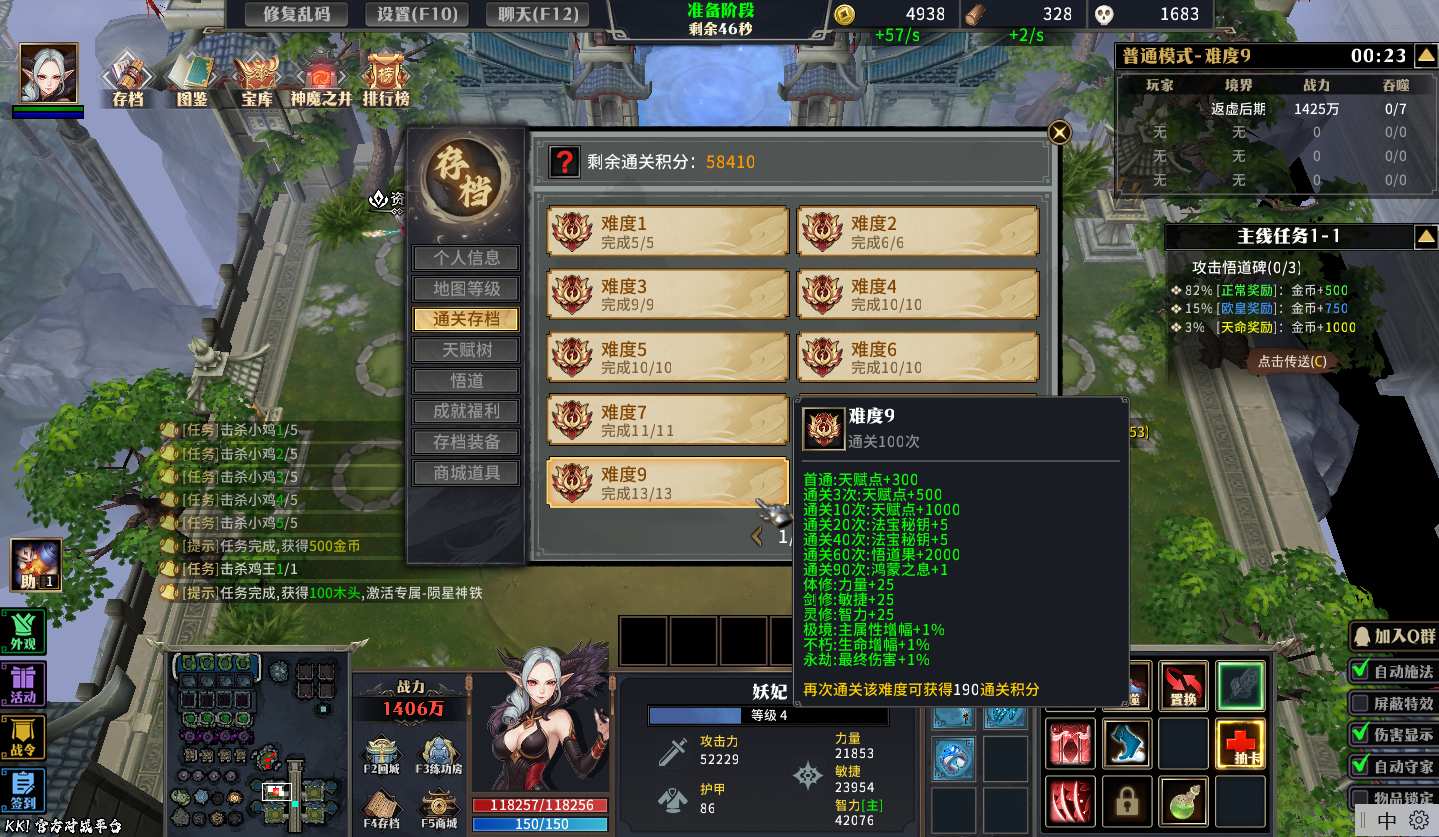Screen dimensions: 1439x837
Task: Close the 存档 save panel
Action: [x=1059, y=132]
